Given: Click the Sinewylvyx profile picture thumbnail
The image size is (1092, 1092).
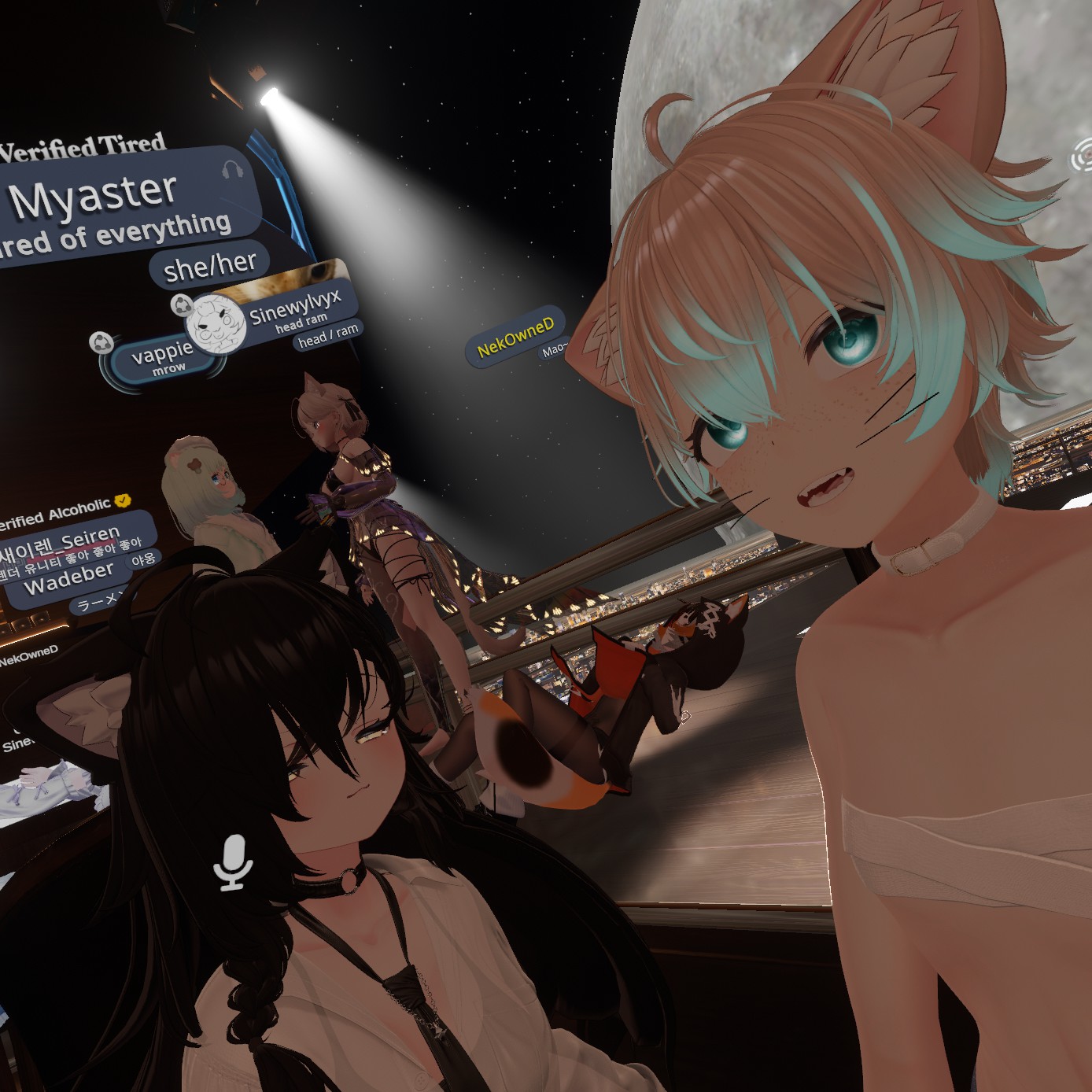Looking at the screenshot, I should tap(216, 323).
